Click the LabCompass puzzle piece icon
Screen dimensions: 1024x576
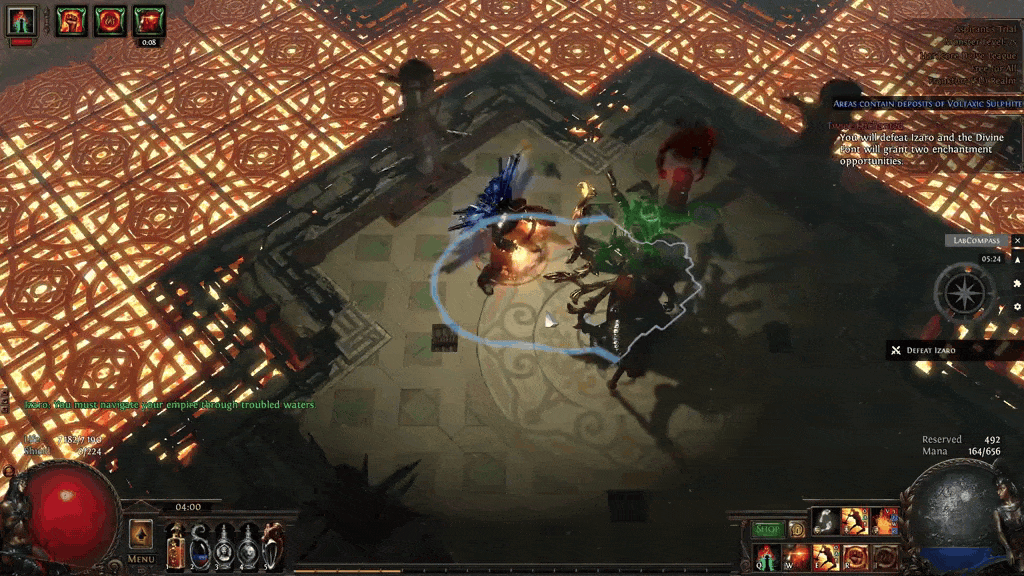1017,283
